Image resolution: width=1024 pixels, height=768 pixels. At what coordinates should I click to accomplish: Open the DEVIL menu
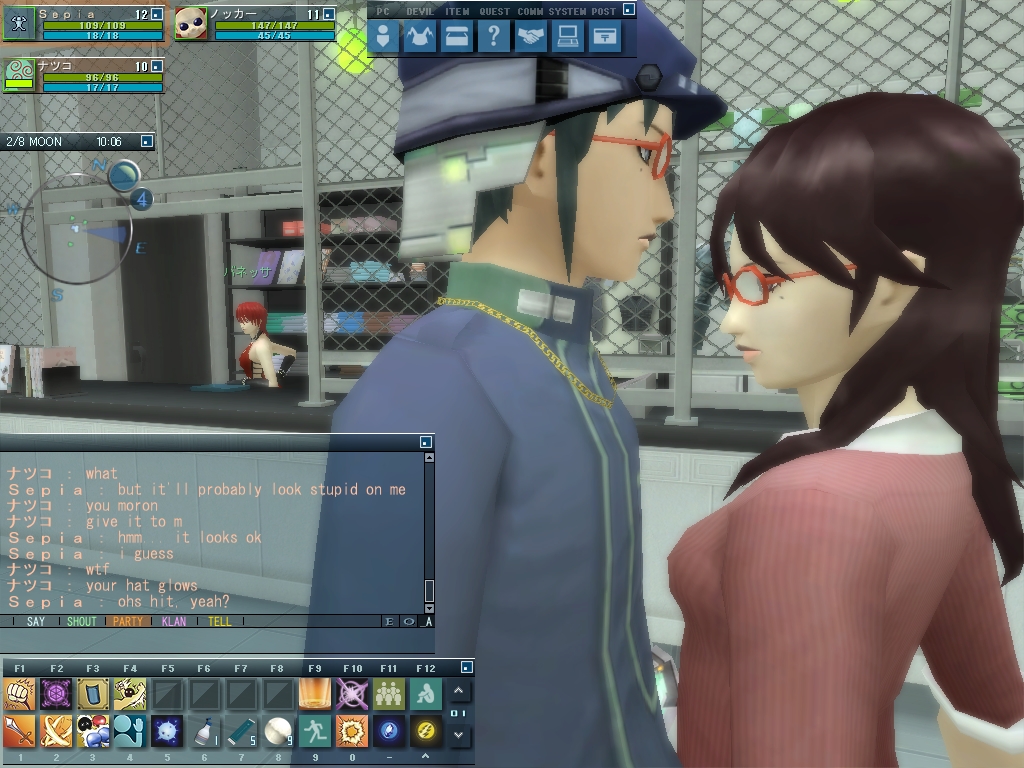point(420,37)
